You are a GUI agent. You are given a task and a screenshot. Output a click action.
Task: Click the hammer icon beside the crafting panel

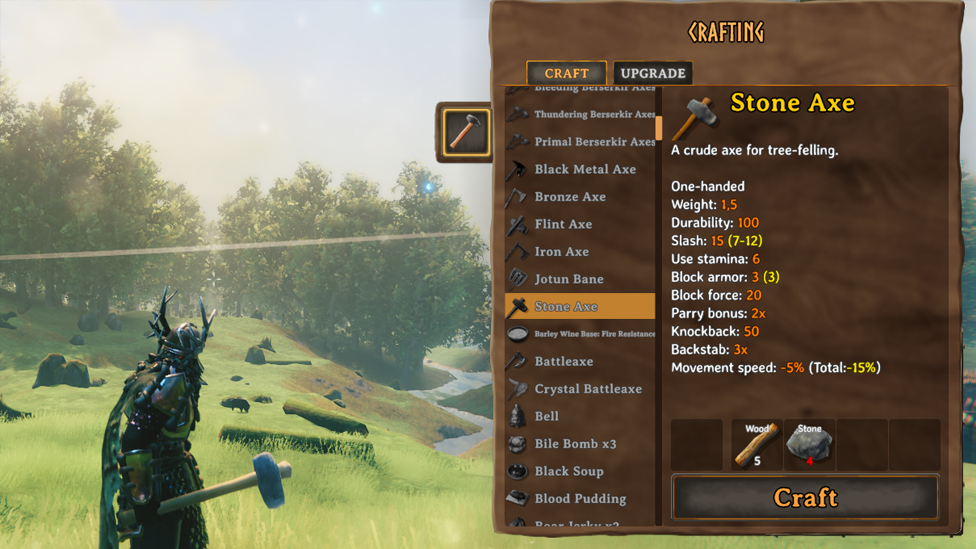(466, 132)
